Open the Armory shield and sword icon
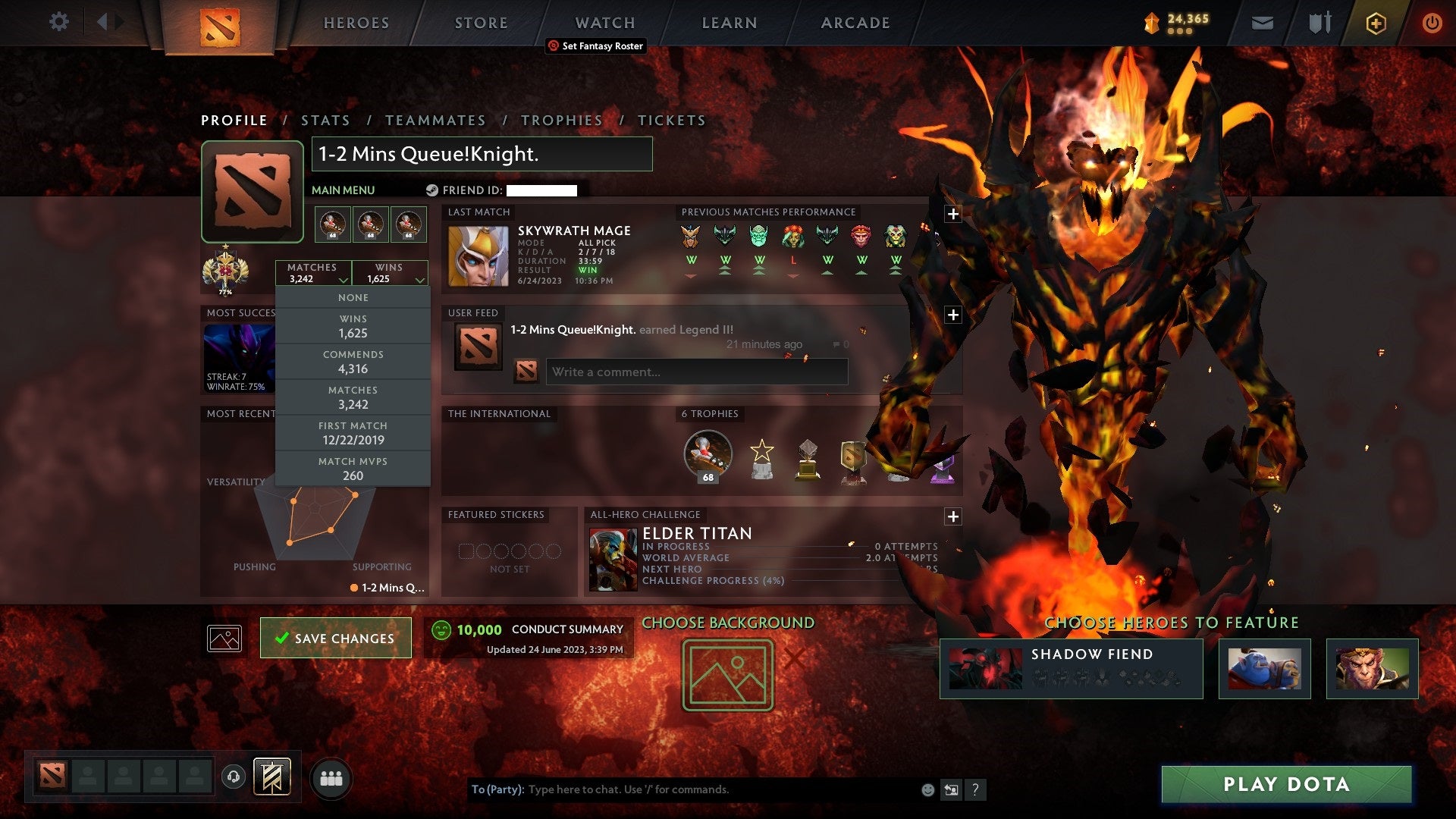 (x=1318, y=23)
